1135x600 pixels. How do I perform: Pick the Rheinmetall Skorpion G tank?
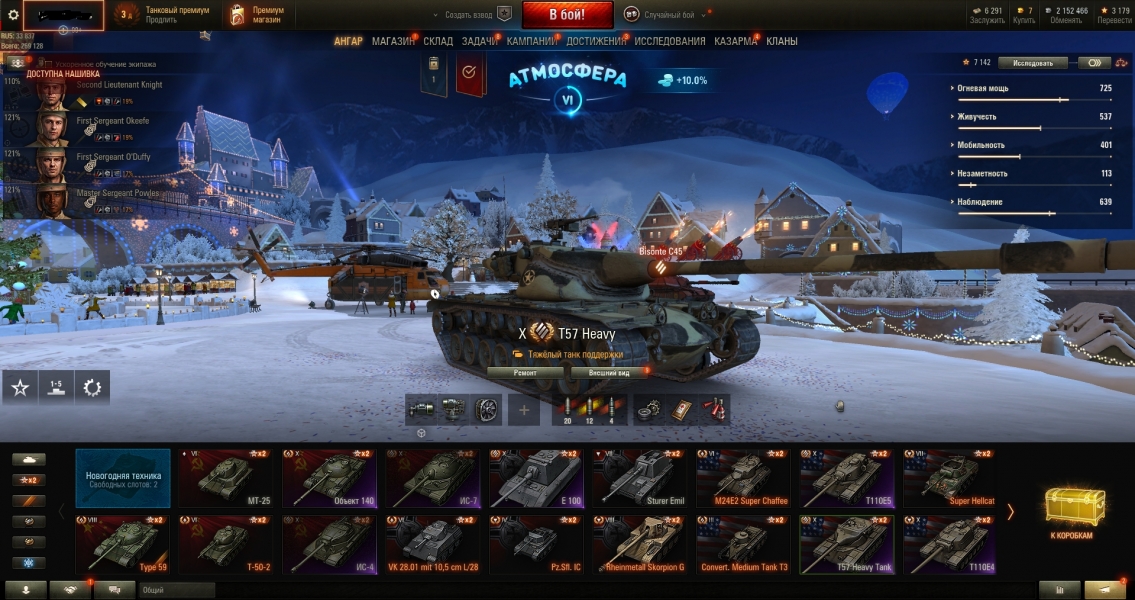point(640,544)
